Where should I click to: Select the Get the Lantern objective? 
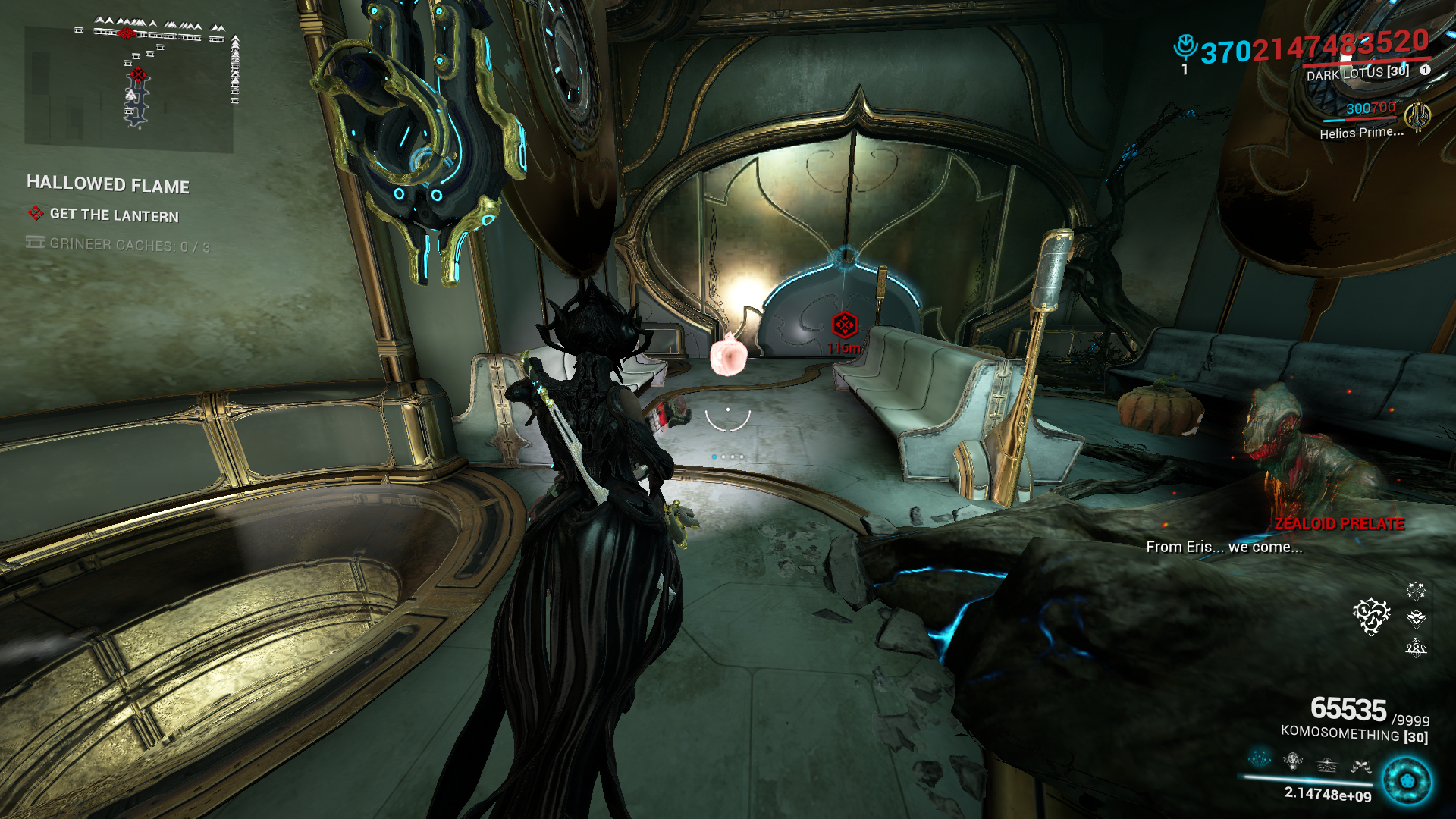click(x=114, y=215)
